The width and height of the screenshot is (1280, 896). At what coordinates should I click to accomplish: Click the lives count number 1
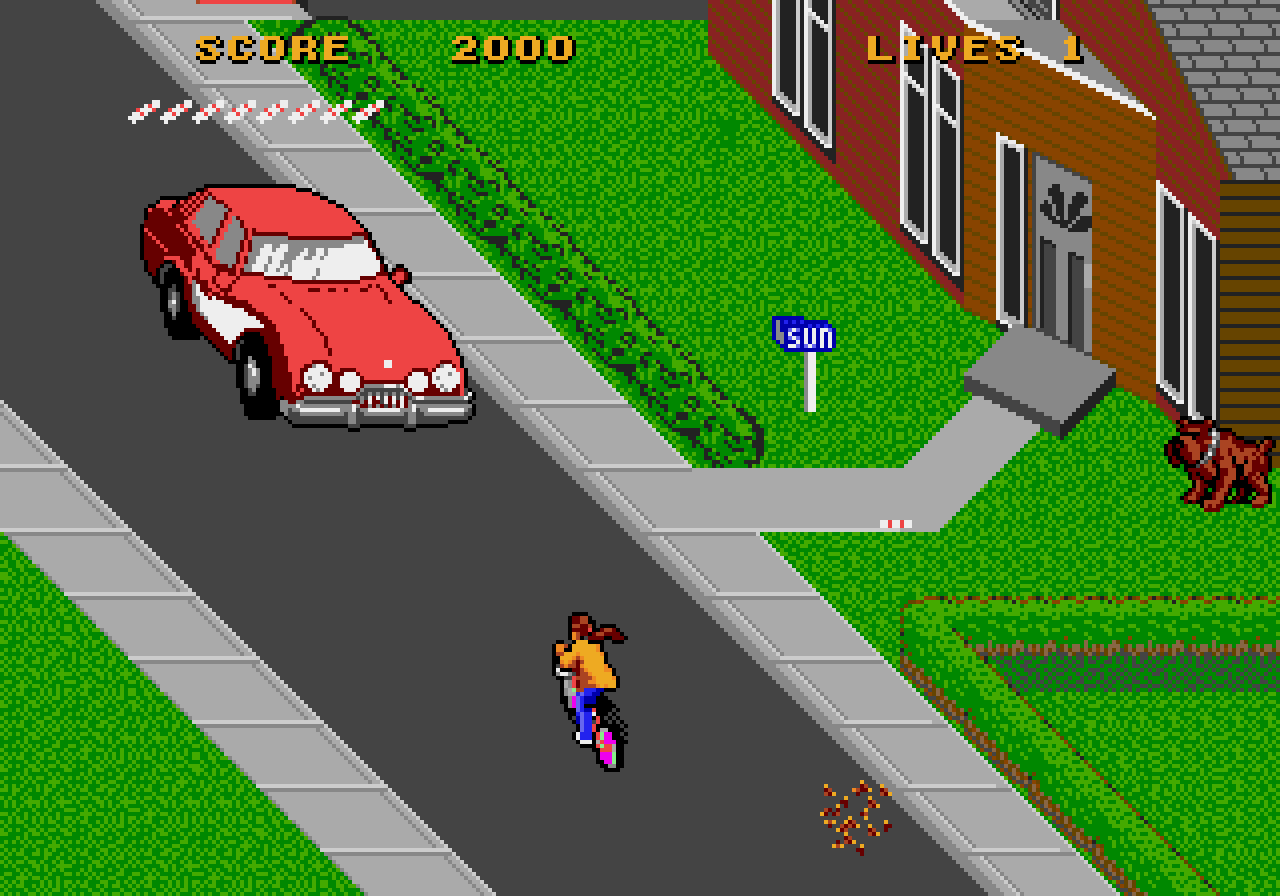point(1065,45)
